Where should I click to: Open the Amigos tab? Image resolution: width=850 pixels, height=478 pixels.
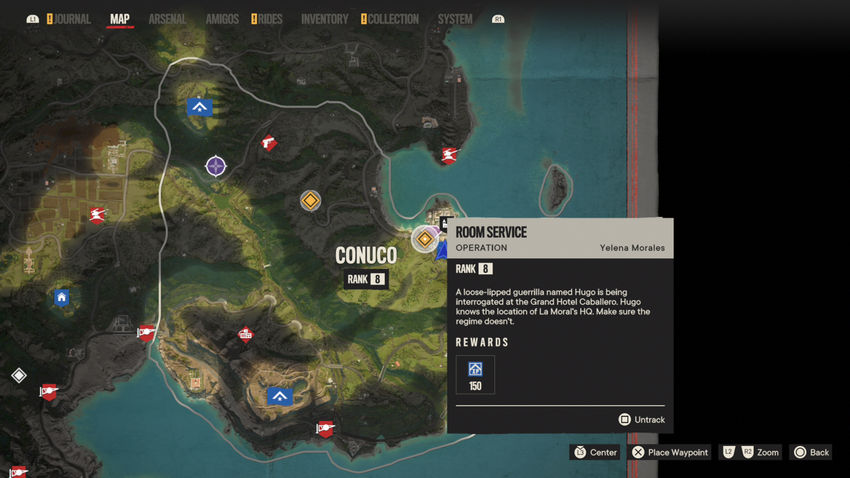coord(221,19)
